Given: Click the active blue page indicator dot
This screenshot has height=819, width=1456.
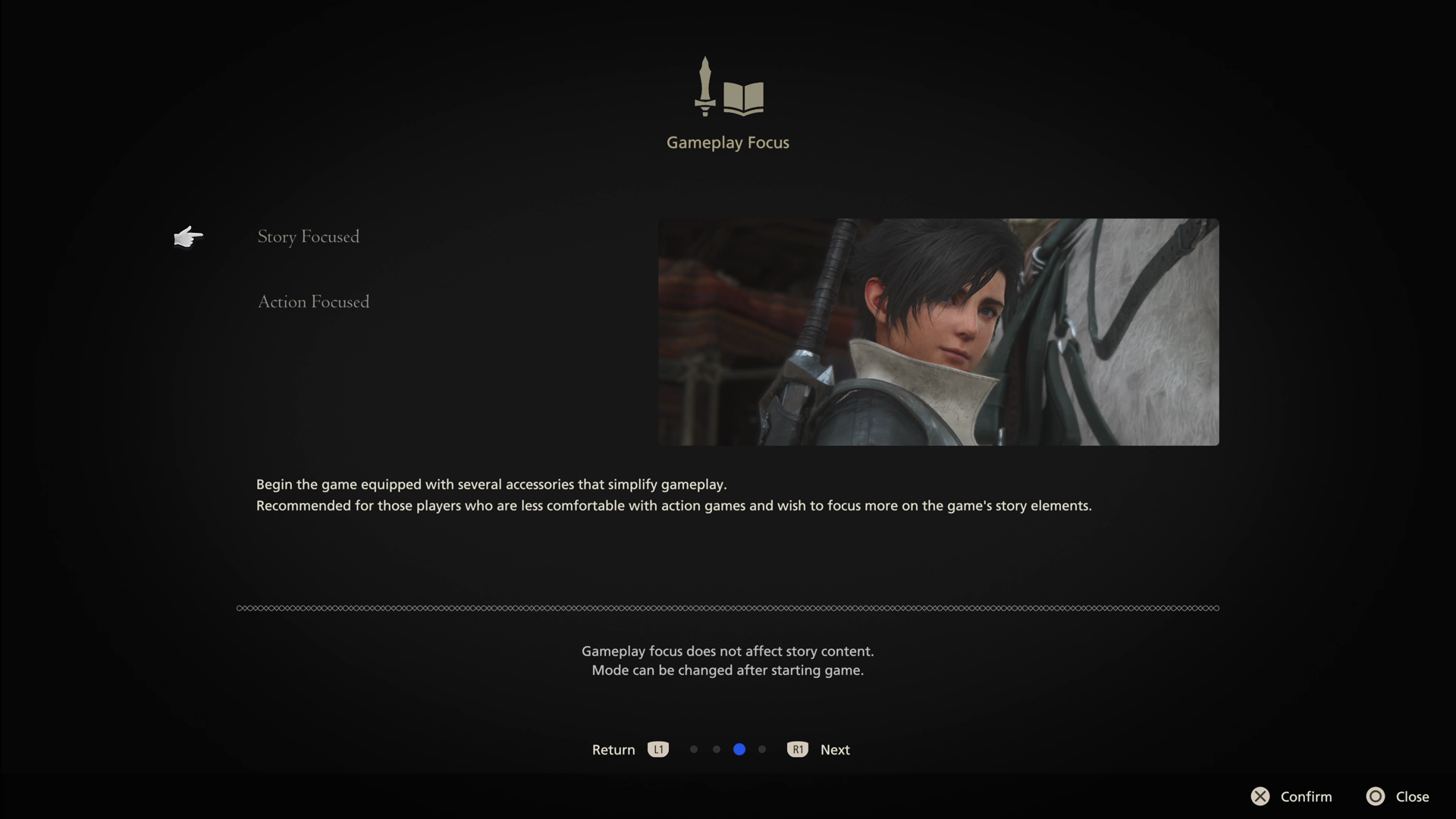Looking at the screenshot, I should point(739,749).
